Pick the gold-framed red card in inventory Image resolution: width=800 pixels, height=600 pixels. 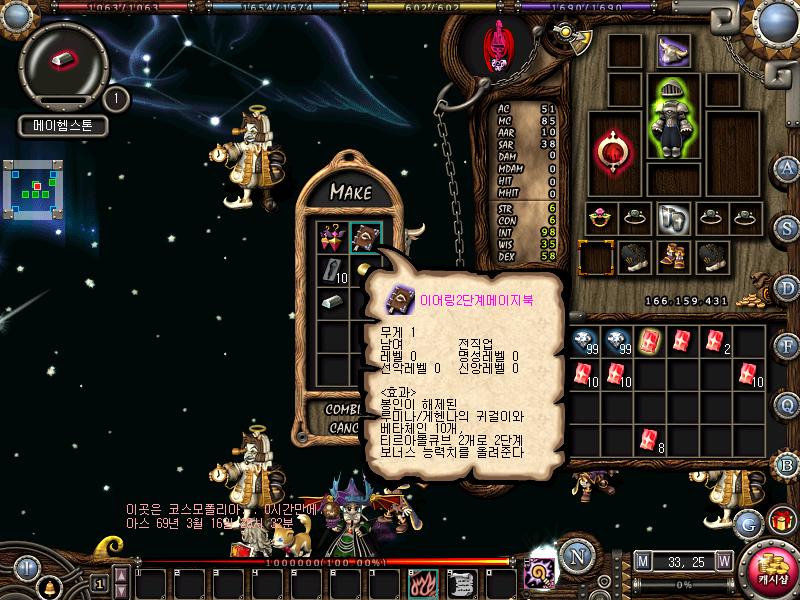(649, 341)
